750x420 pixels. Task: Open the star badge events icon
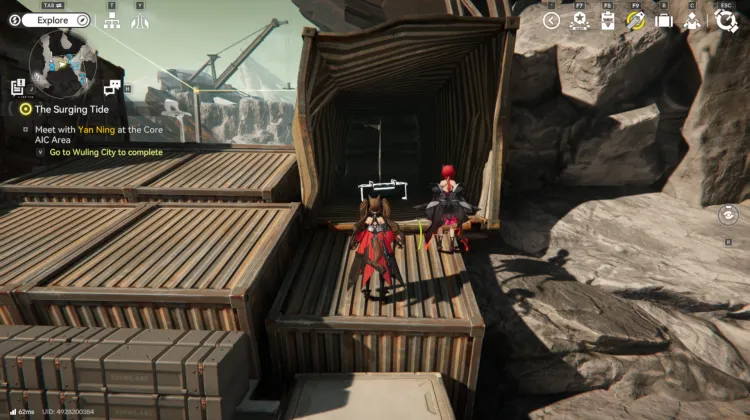(579, 20)
